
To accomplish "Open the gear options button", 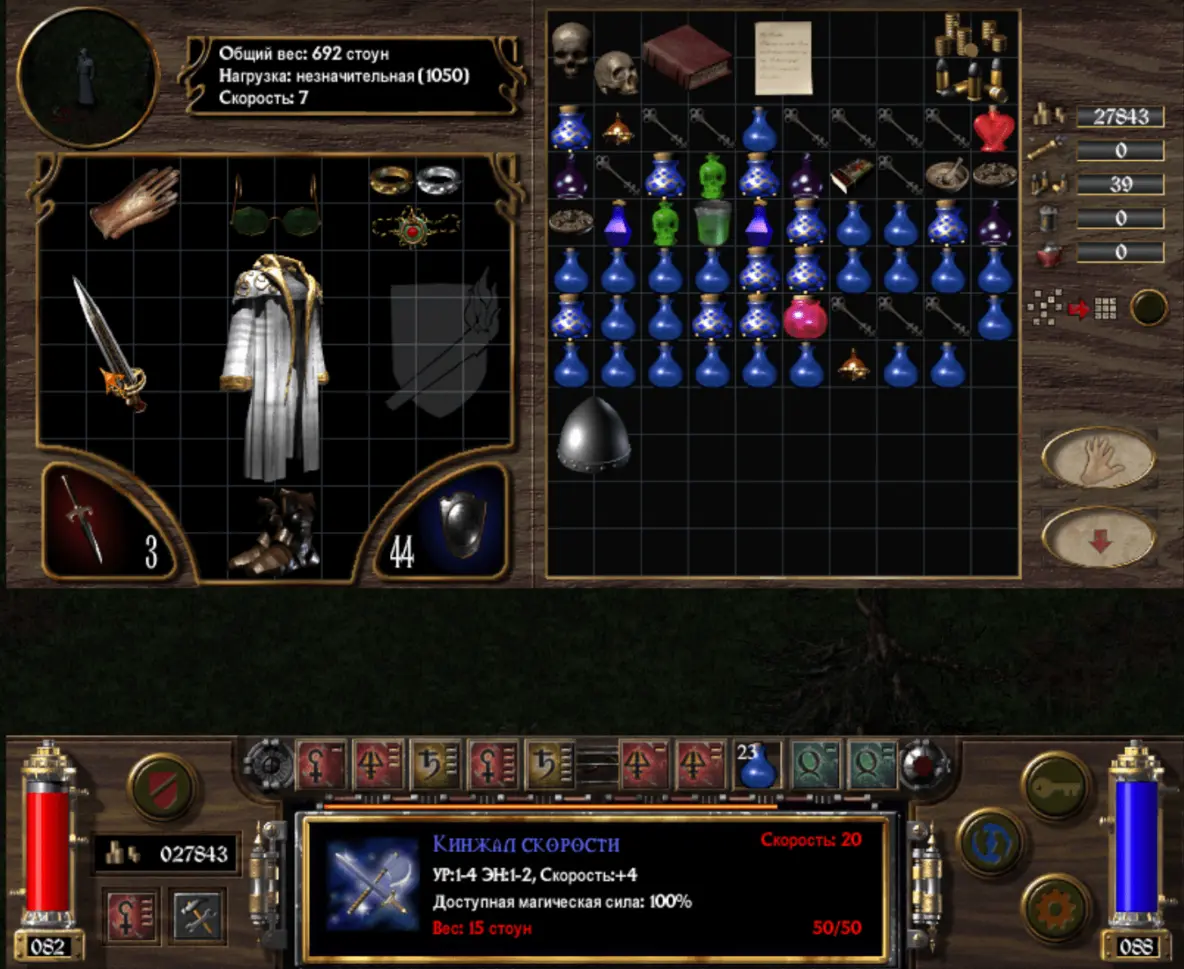I will coord(1056,907).
